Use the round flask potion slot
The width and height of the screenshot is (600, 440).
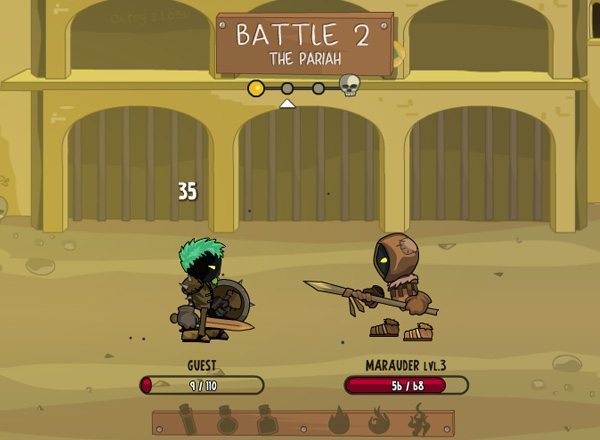(227, 421)
